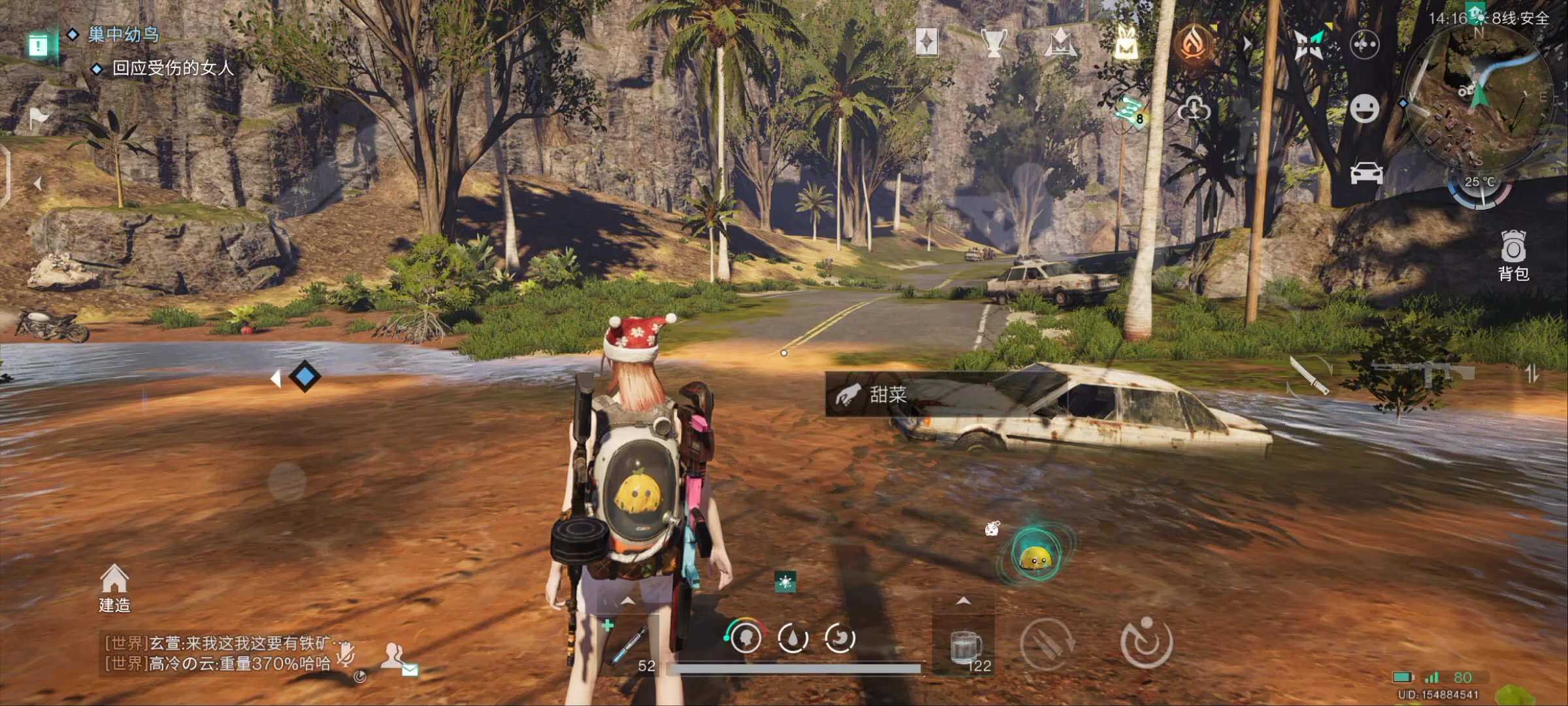Open the smiley emote menu

[x=1365, y=109]
